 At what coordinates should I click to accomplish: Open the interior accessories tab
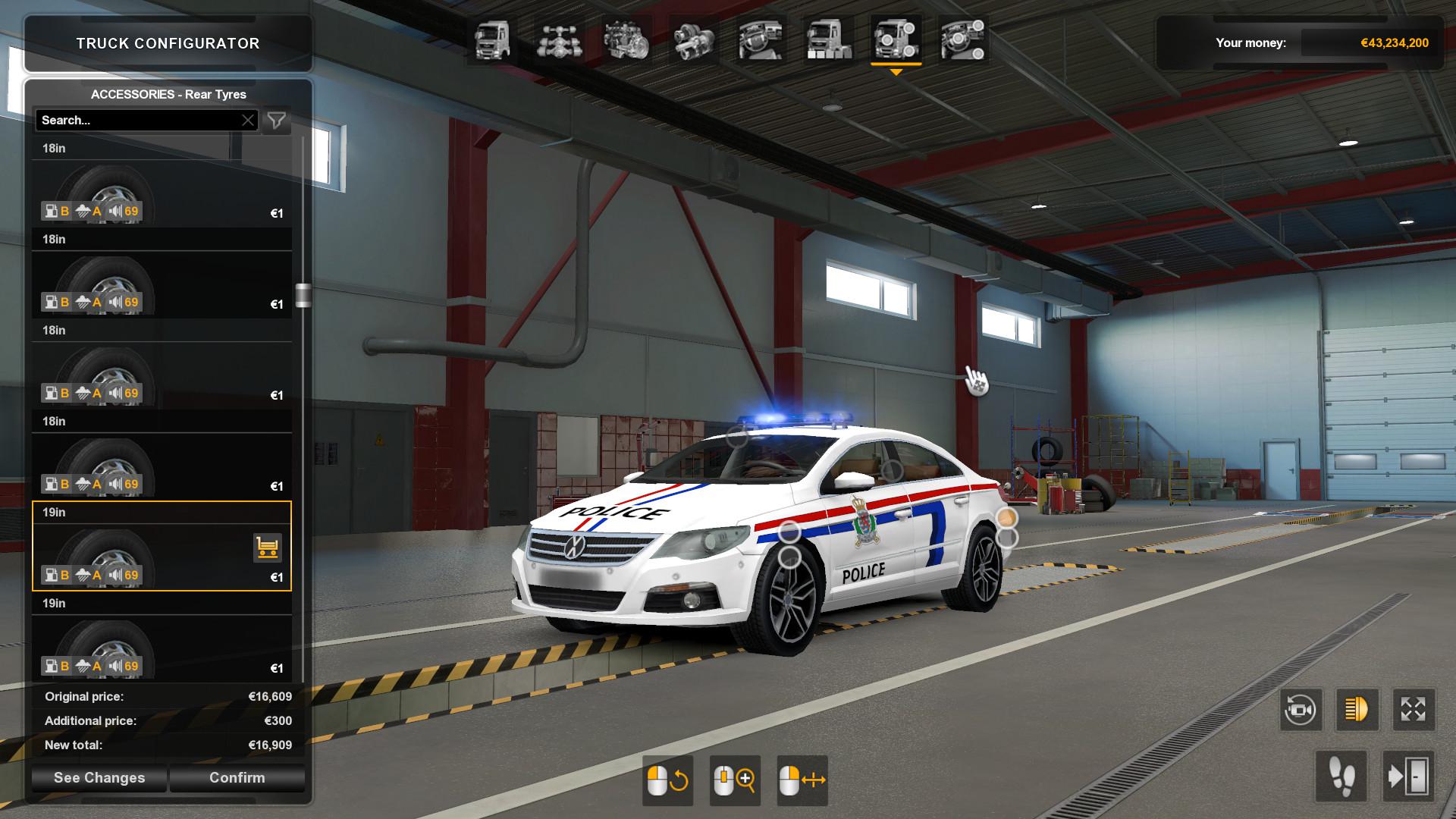click(x=963, y=40)
